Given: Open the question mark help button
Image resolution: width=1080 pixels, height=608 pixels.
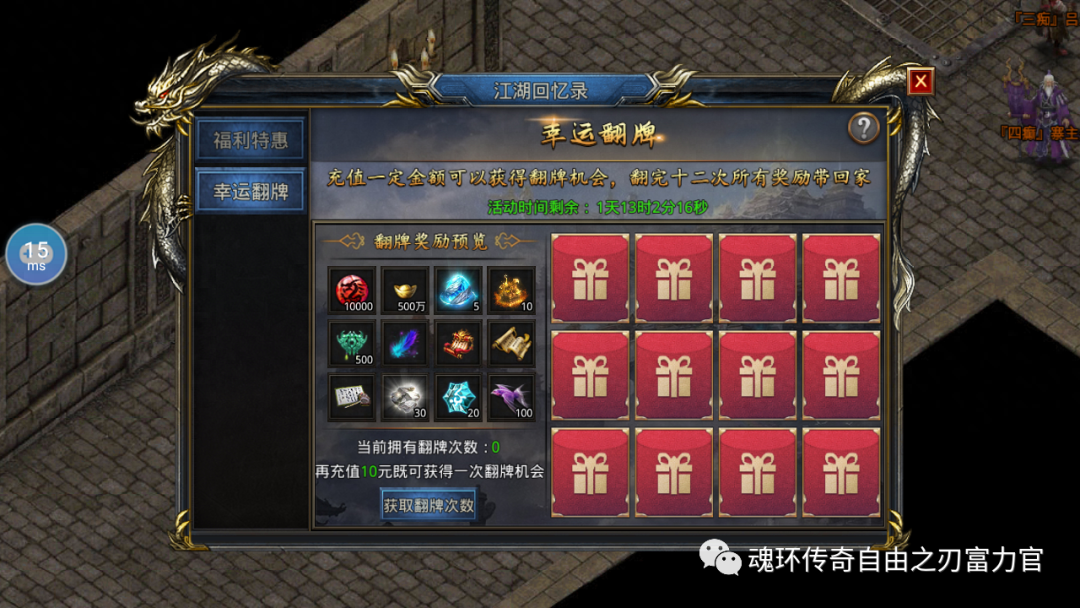Looking at the screenshot, I should [x=863, y=128].
